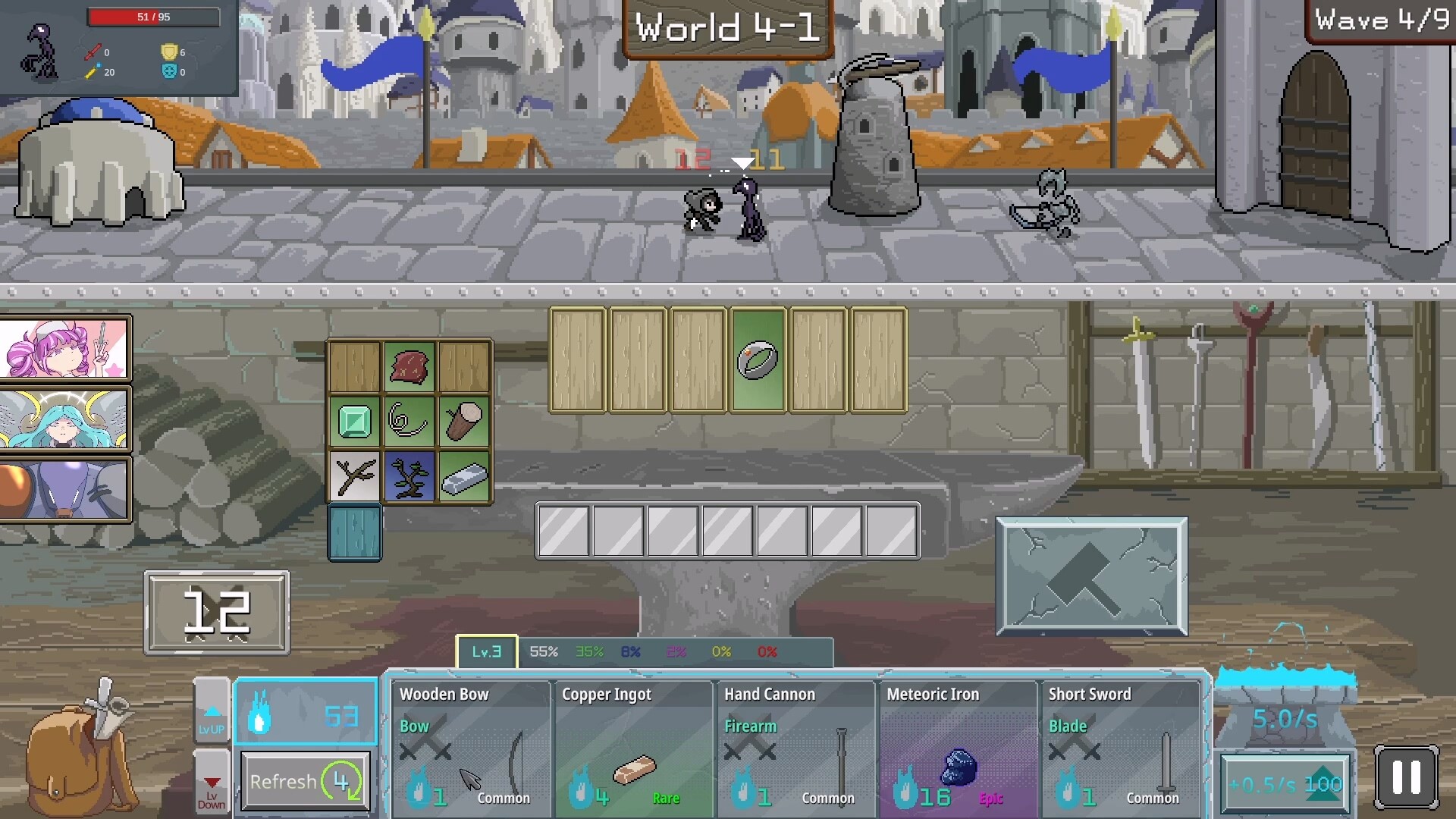The height and width of the screenshot is (819, 1456).
Task: Pick the Hand Cannon firearm offer
Action: (x=795, y=747)
